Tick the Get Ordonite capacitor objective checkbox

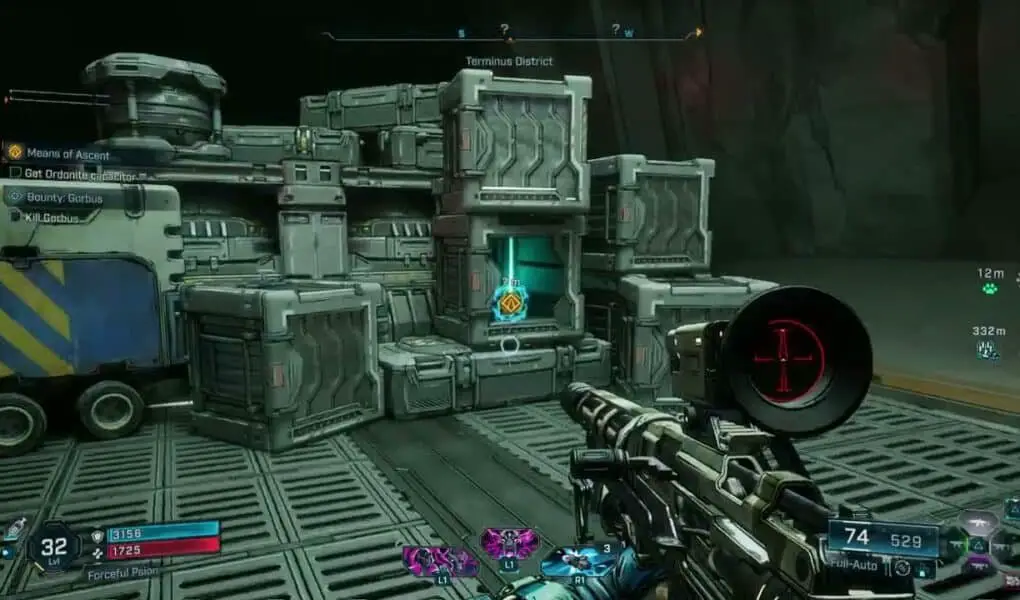tap(15, 173)
